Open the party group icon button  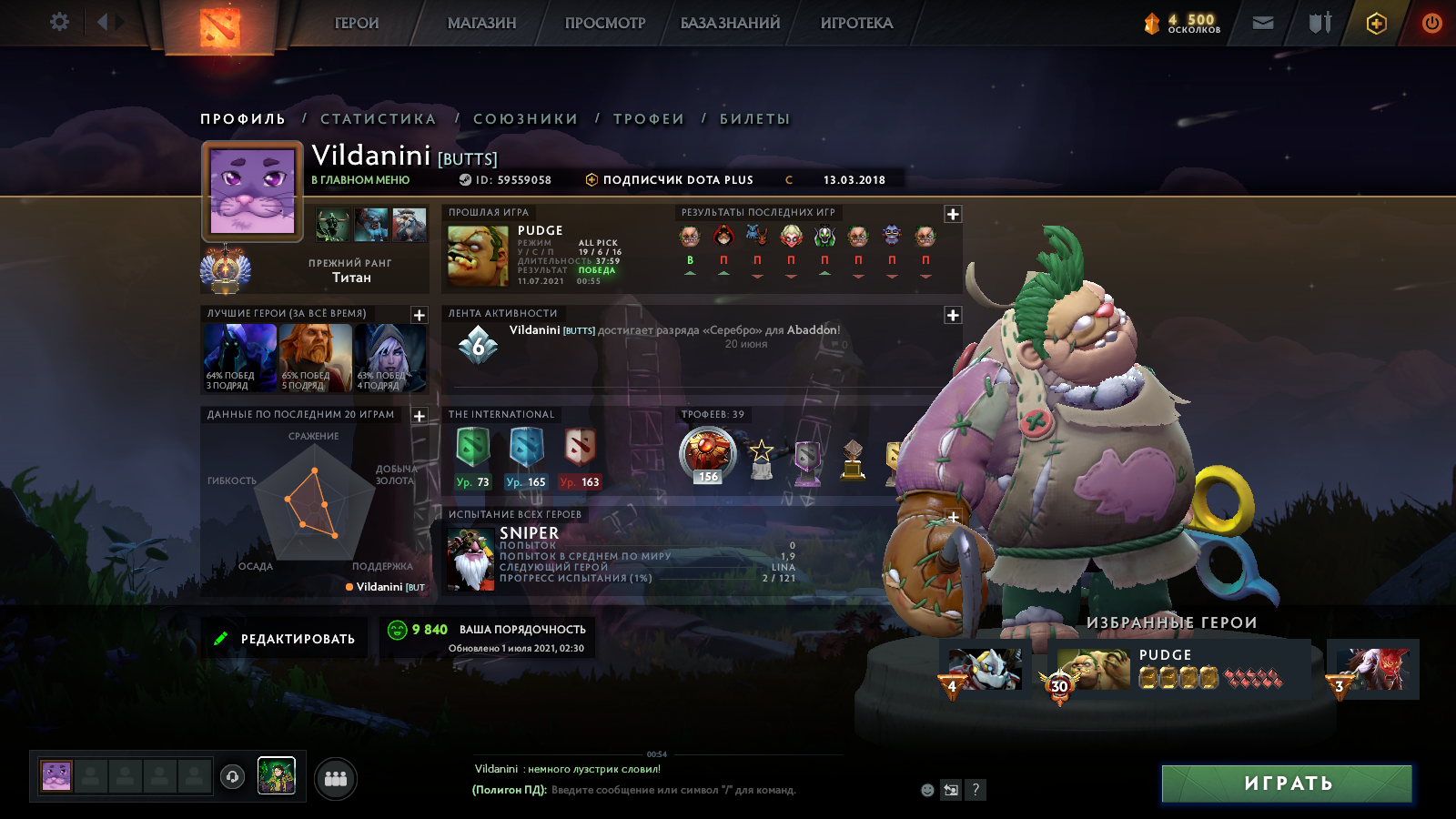coord(336,779)
